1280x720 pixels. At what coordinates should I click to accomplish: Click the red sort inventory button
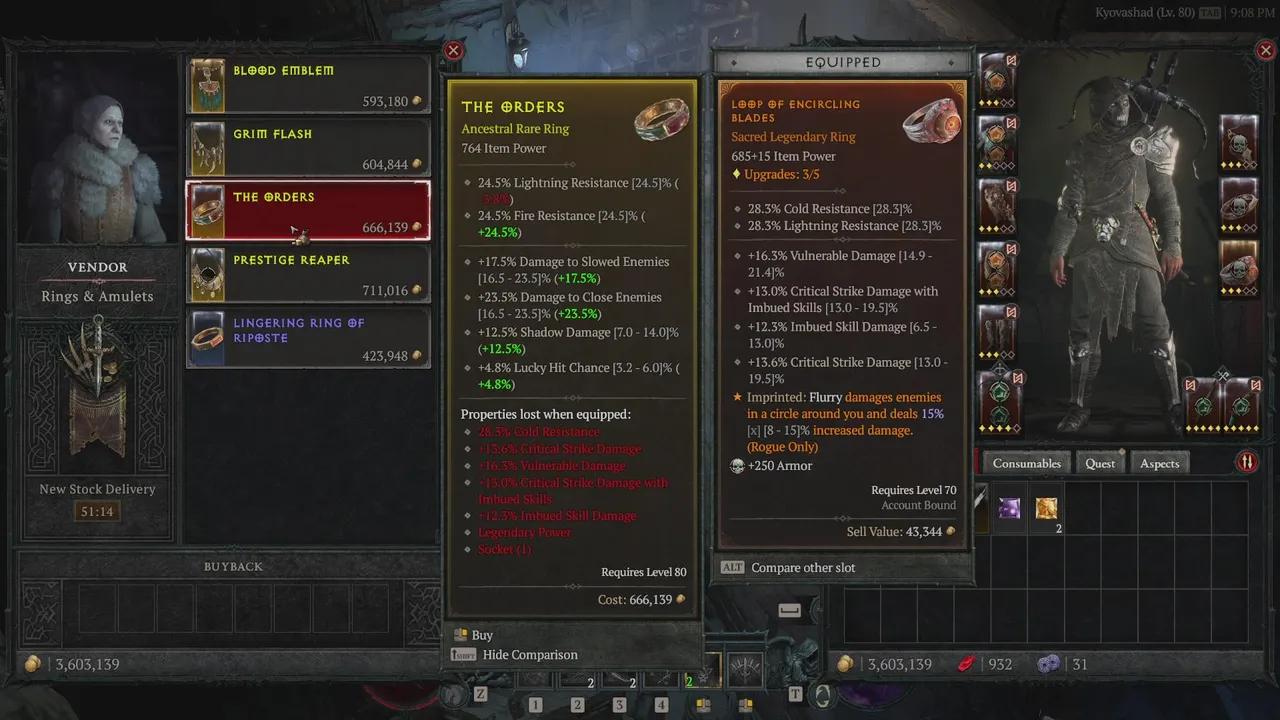pyautogui.click(x=1247, y=462)
